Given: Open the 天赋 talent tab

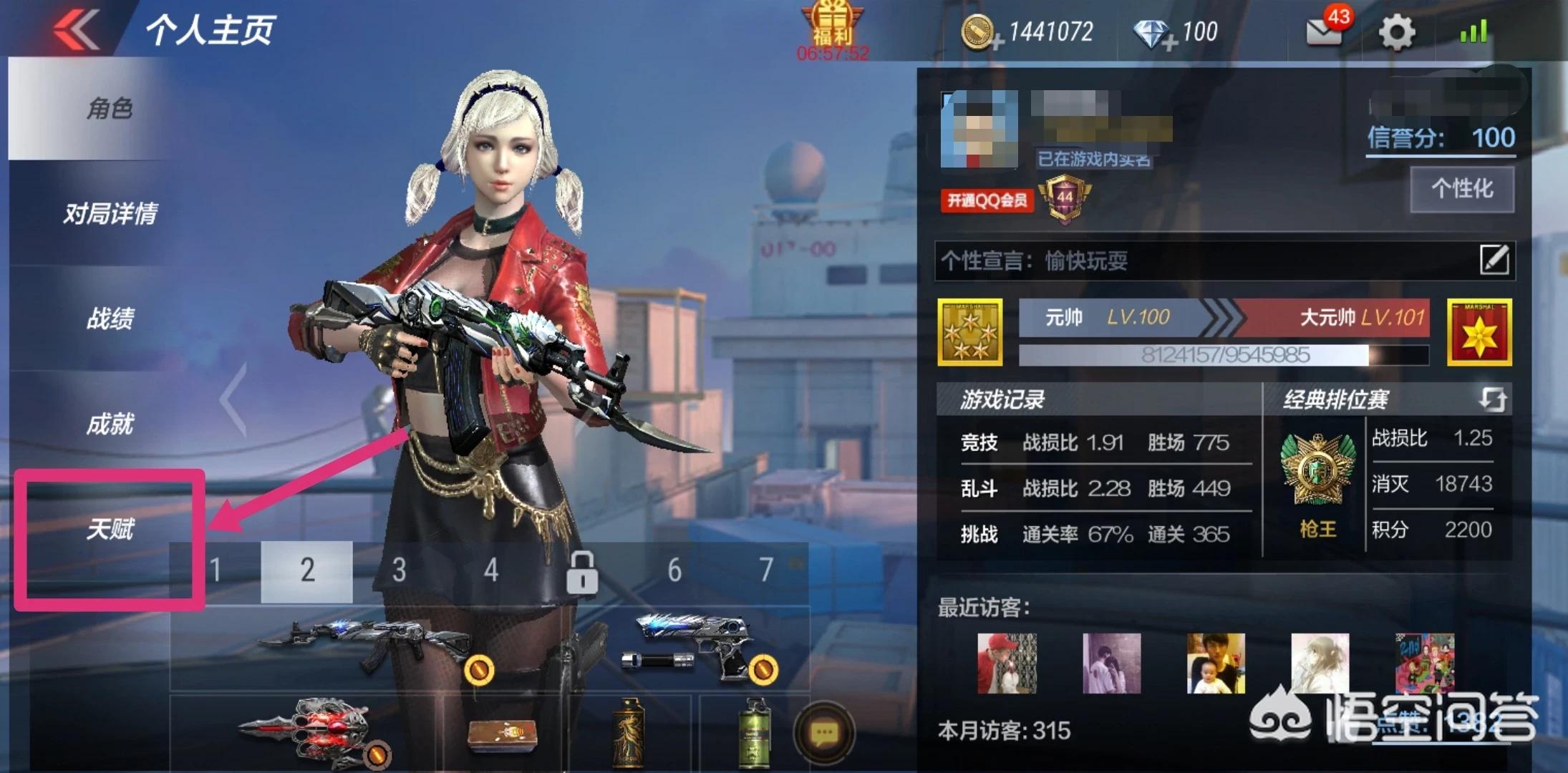Looking at the screenshot, I should point(110,530).
